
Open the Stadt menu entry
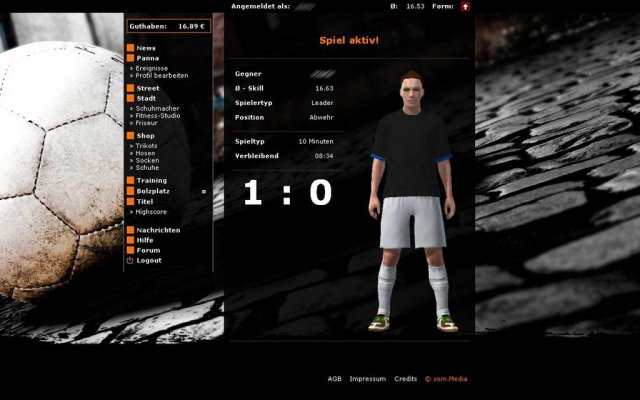pos(146,98)
